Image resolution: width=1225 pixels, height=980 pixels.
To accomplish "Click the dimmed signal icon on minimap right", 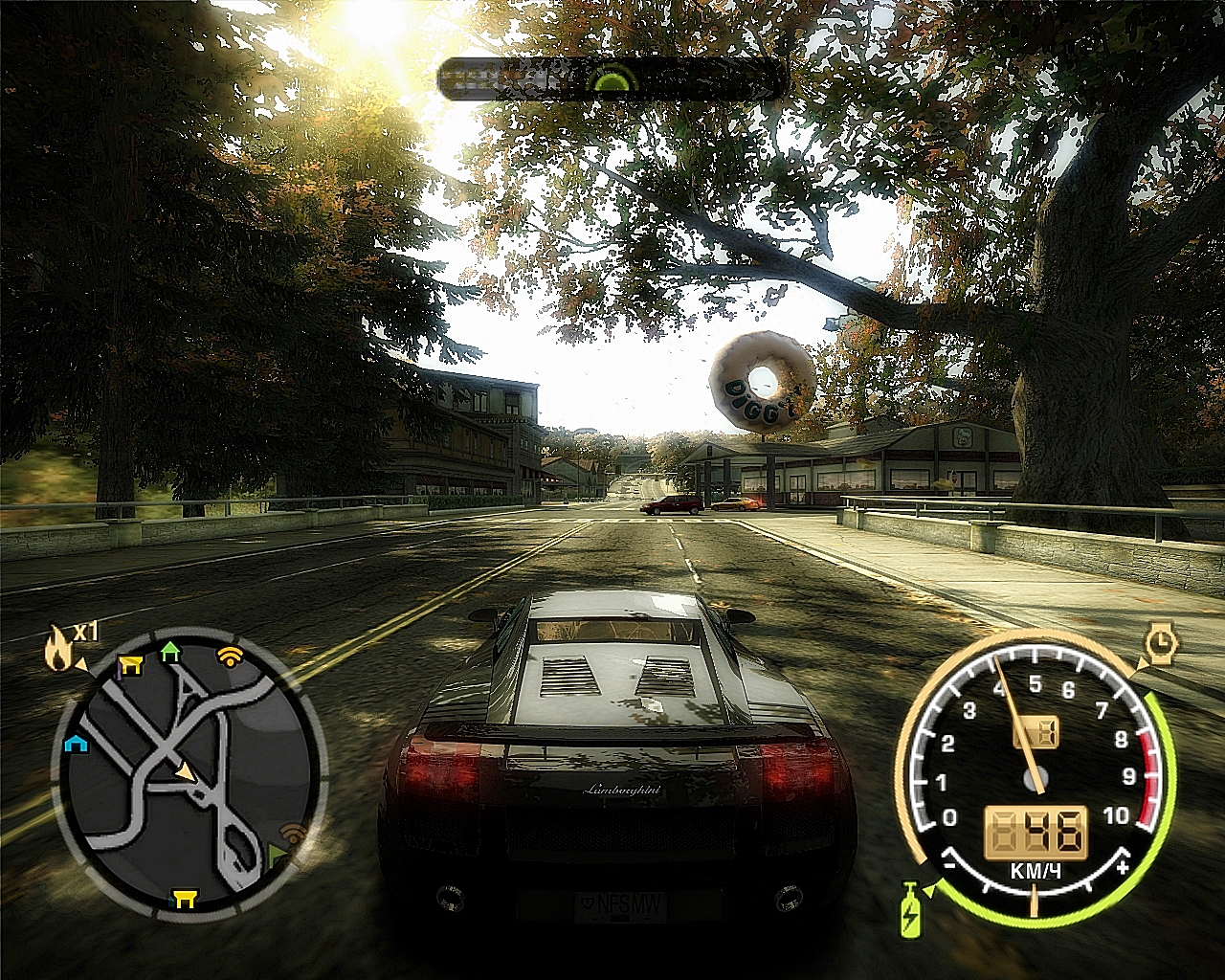I will [x=291, y=833].
